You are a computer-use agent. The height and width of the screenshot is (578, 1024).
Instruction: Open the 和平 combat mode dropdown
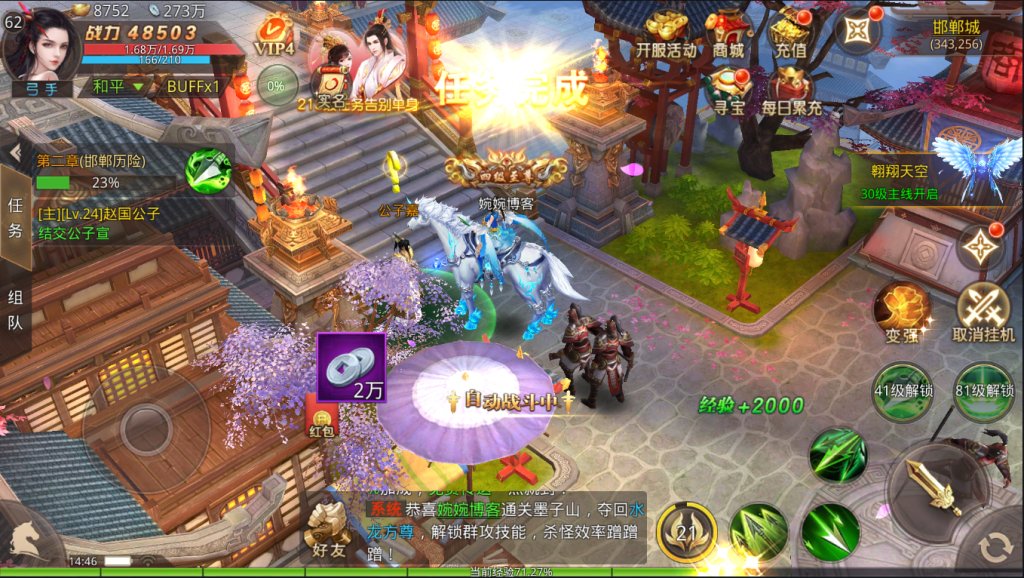click(118, 86)
